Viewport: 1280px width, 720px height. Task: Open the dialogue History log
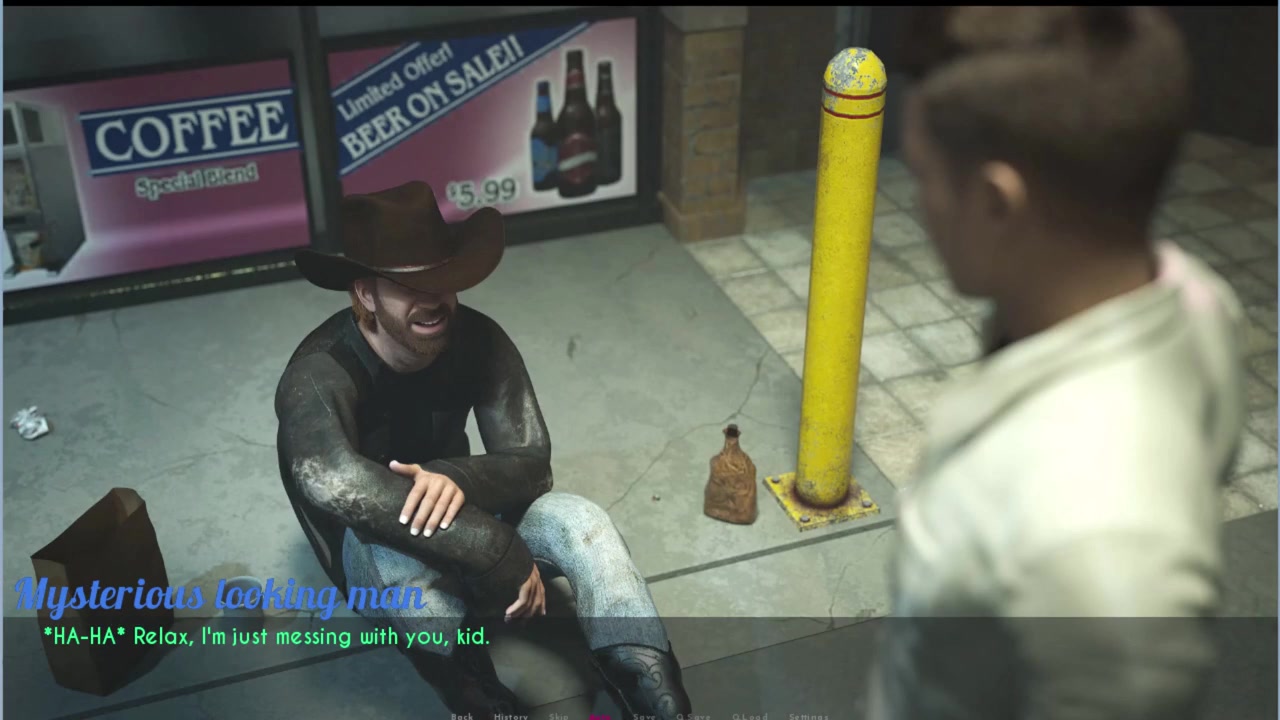click(510, 716)
